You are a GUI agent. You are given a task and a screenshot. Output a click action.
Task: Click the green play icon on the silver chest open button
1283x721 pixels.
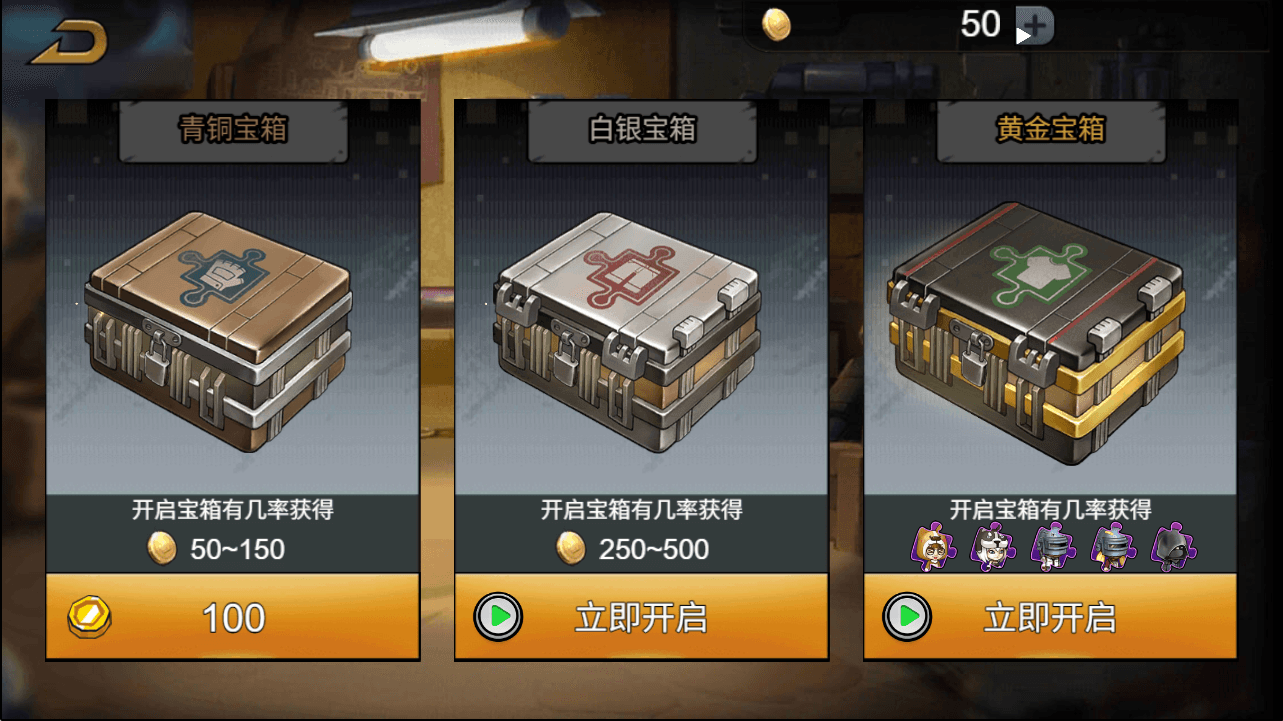497,619
